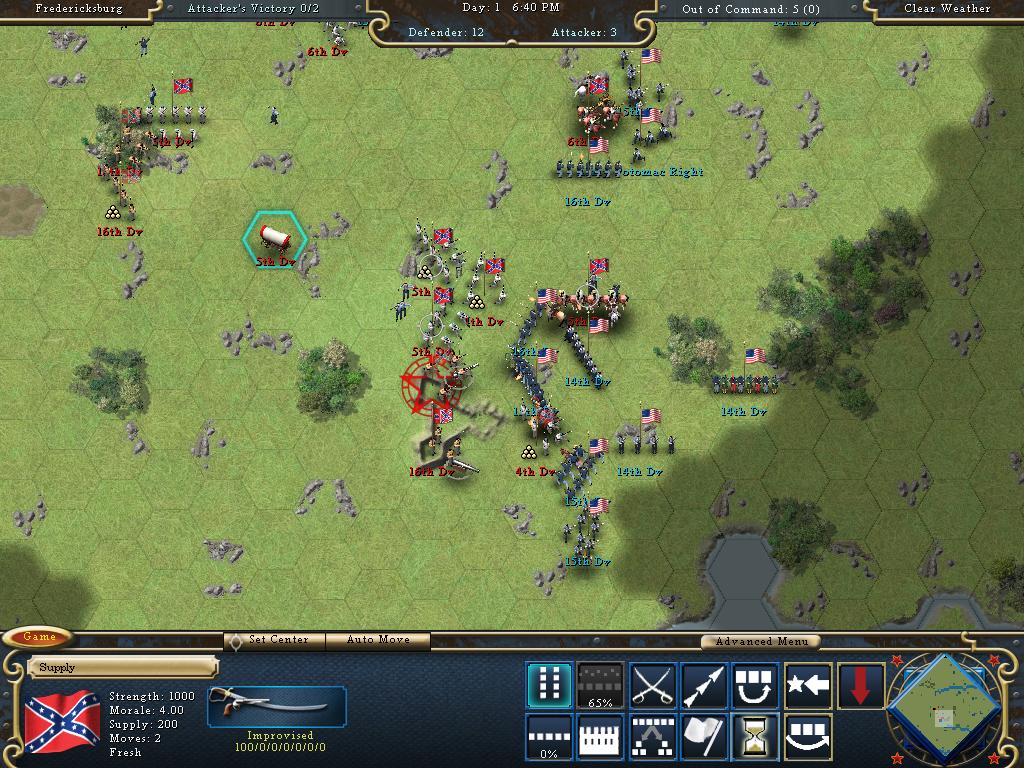Screen dimensions: 1024x768
Task: Click the white flag icon
Action: [x=704, y=737]
